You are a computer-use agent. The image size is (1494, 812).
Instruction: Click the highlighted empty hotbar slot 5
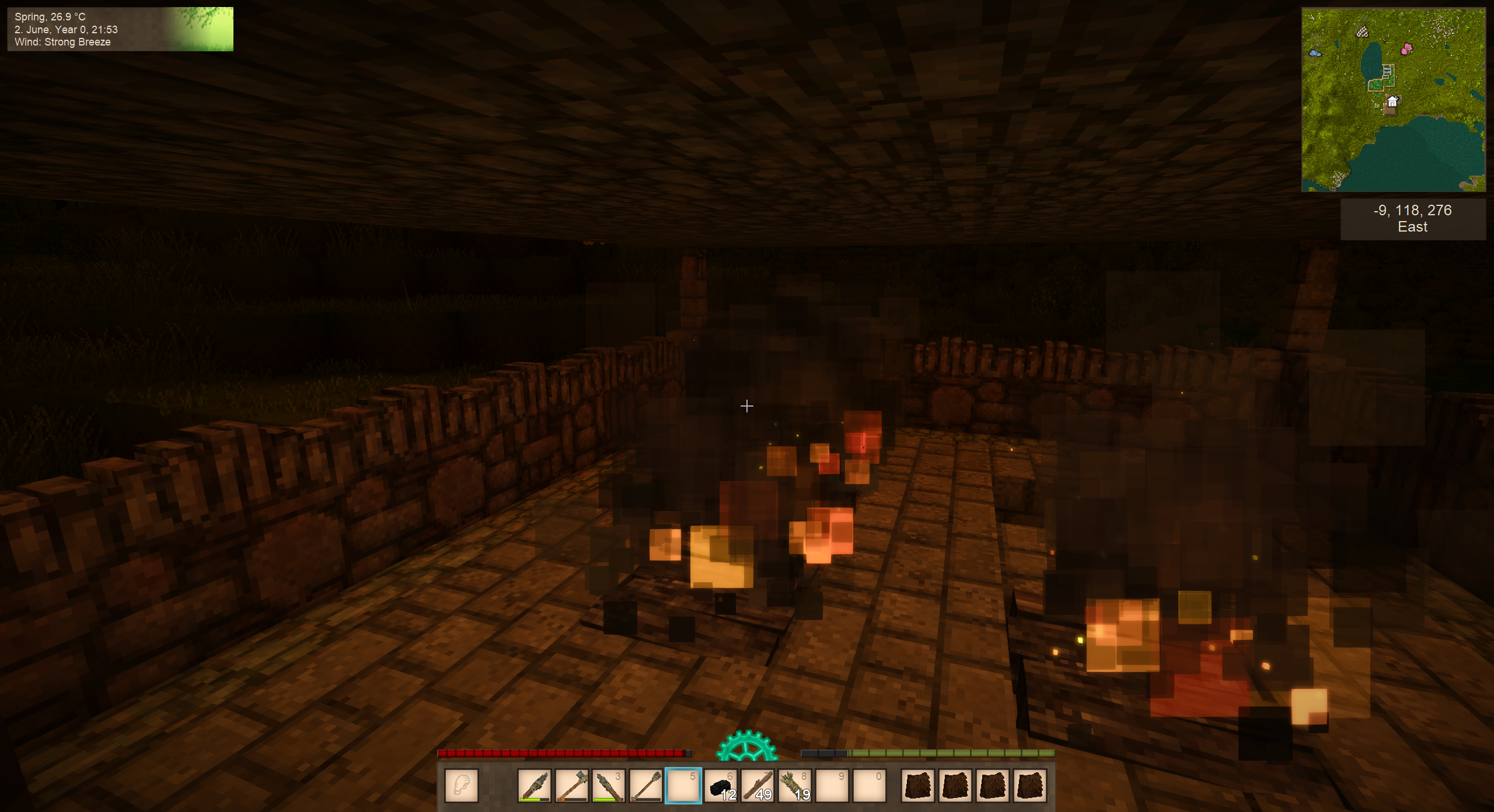(683, 785)
